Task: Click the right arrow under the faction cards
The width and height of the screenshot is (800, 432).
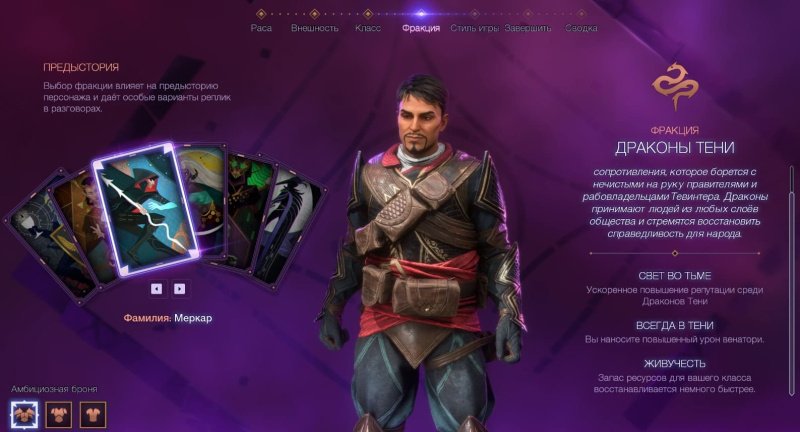Action: pyautogui.click(x=179, y=288)
